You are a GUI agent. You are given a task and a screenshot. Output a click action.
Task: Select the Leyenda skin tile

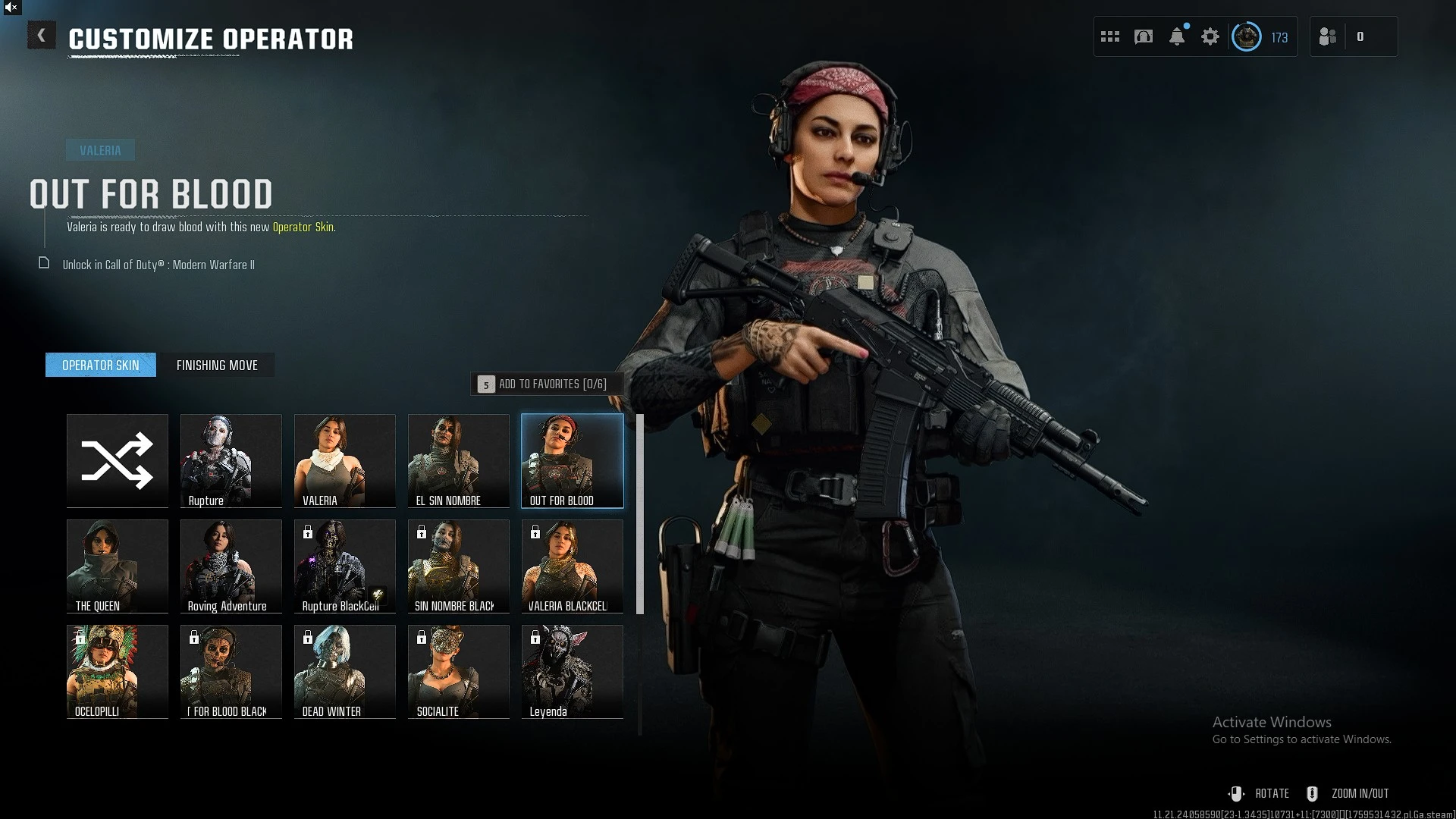tap(573, 671)
